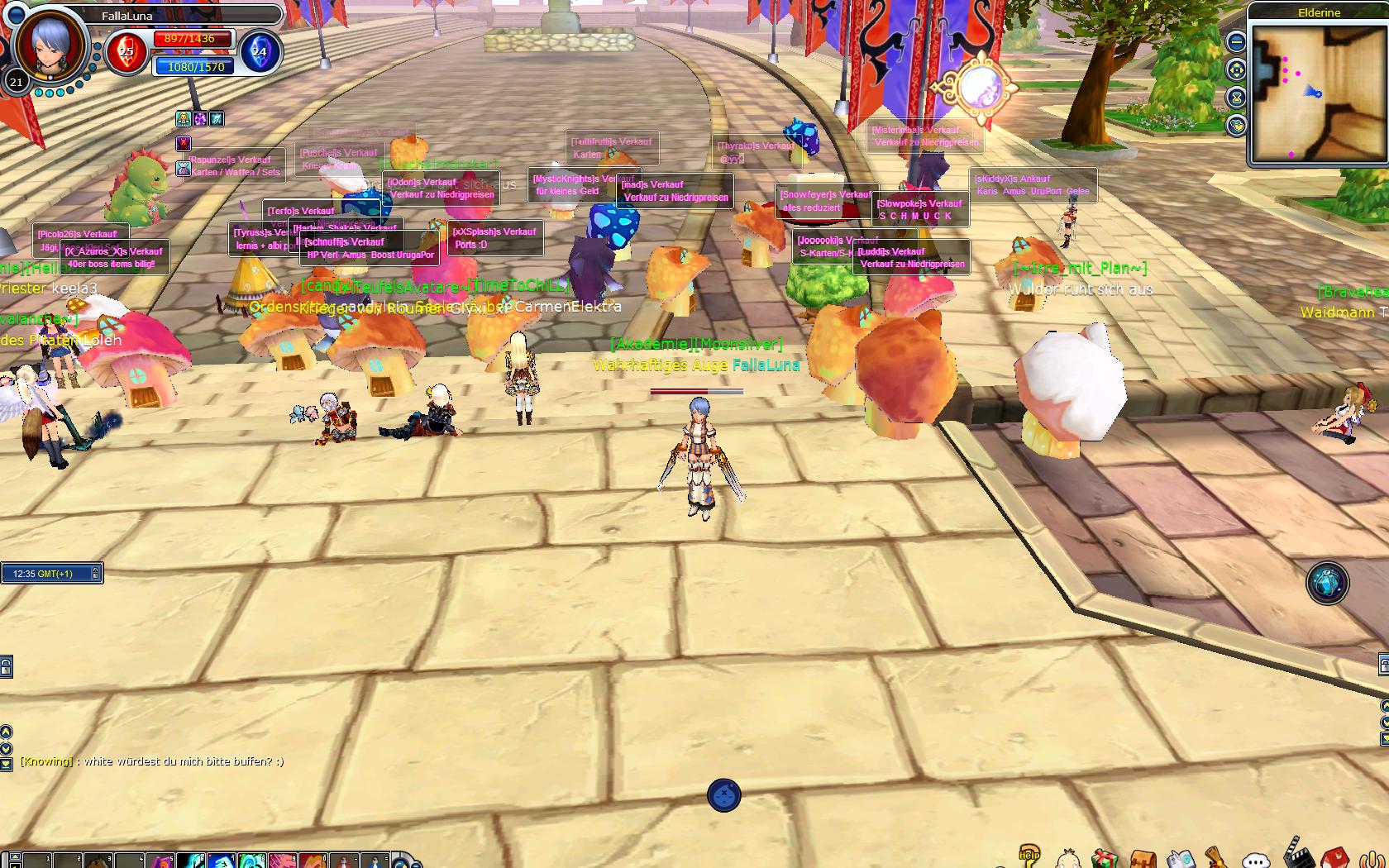Open Snowfeyer's vendor sign 'alles reduziert'
The width and height of the screenshot is (1389, 868).
[x=824, y=202]
